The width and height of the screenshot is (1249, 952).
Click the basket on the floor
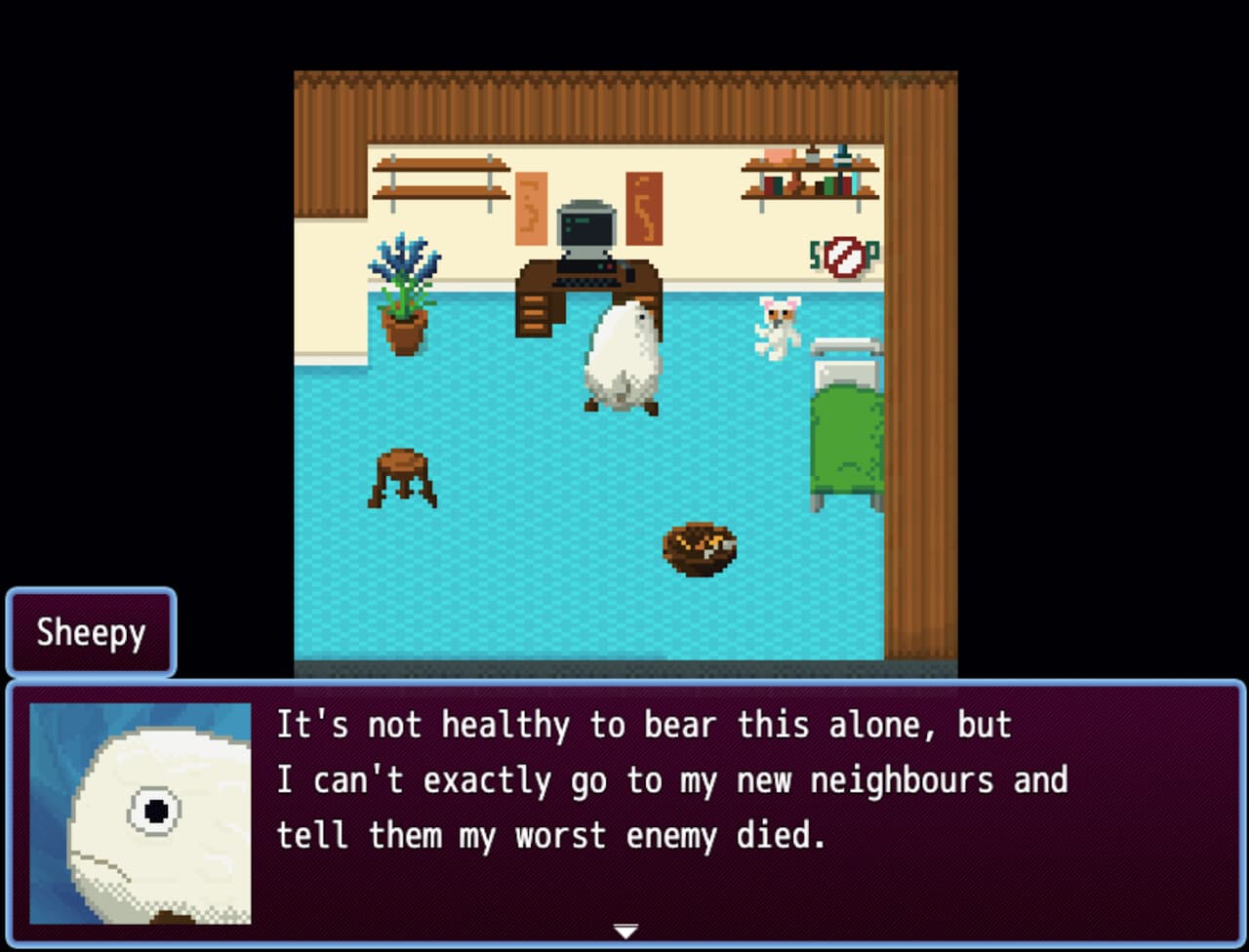[699, 548]
